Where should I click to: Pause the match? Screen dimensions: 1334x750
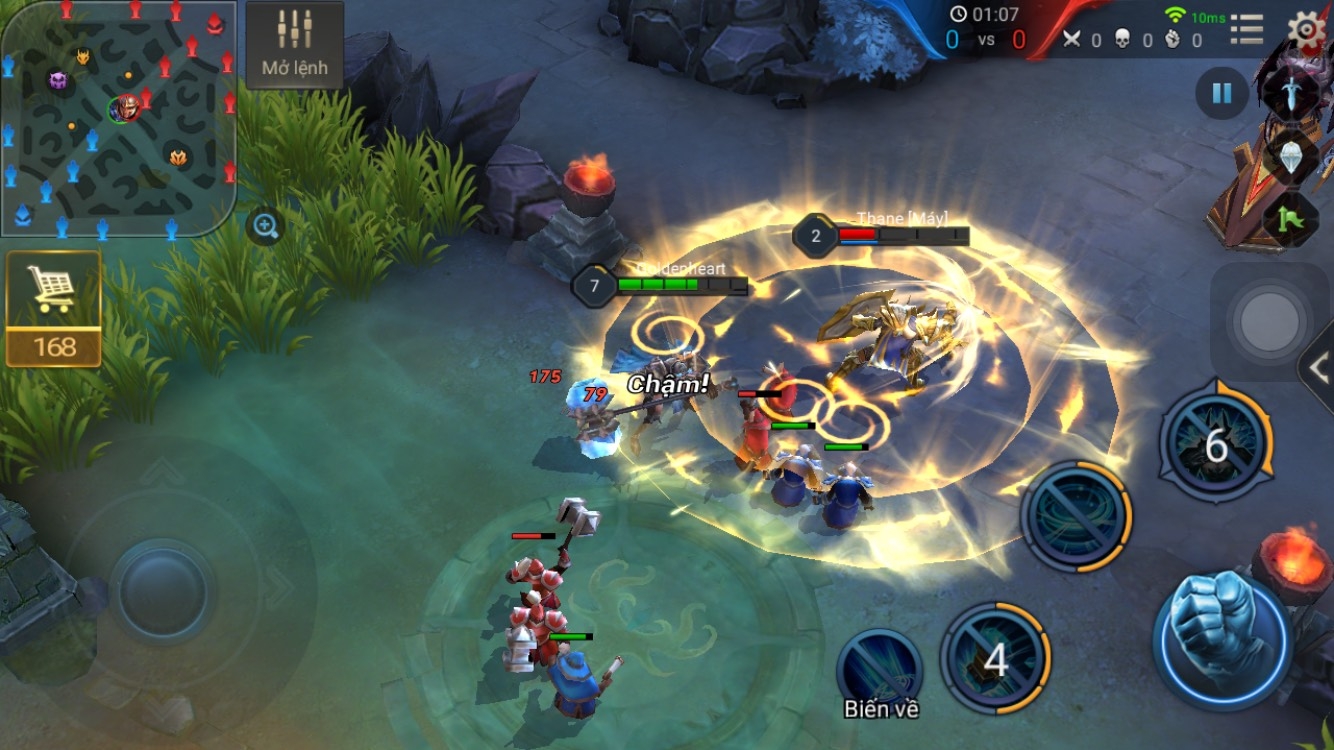(x=1221, y=94)
